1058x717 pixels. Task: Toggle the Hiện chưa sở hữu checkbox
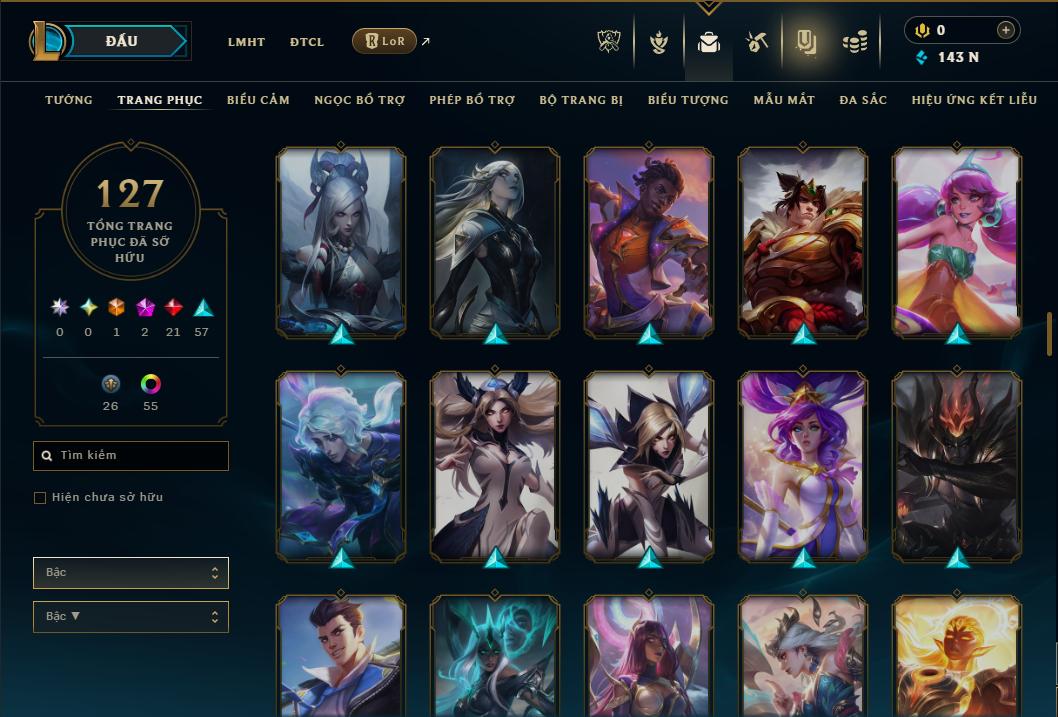click(40, 498)
